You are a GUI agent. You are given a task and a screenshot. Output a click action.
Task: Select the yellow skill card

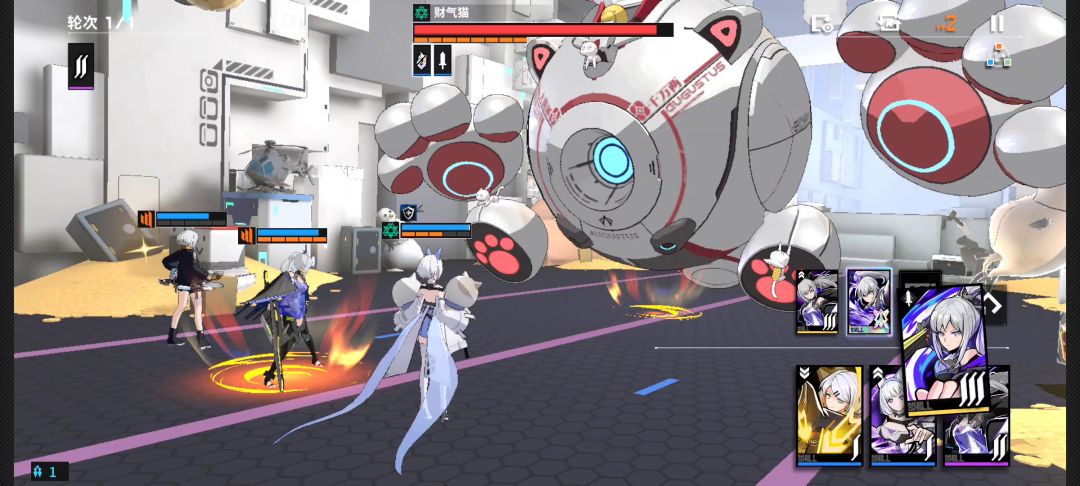tap(829, 415)
